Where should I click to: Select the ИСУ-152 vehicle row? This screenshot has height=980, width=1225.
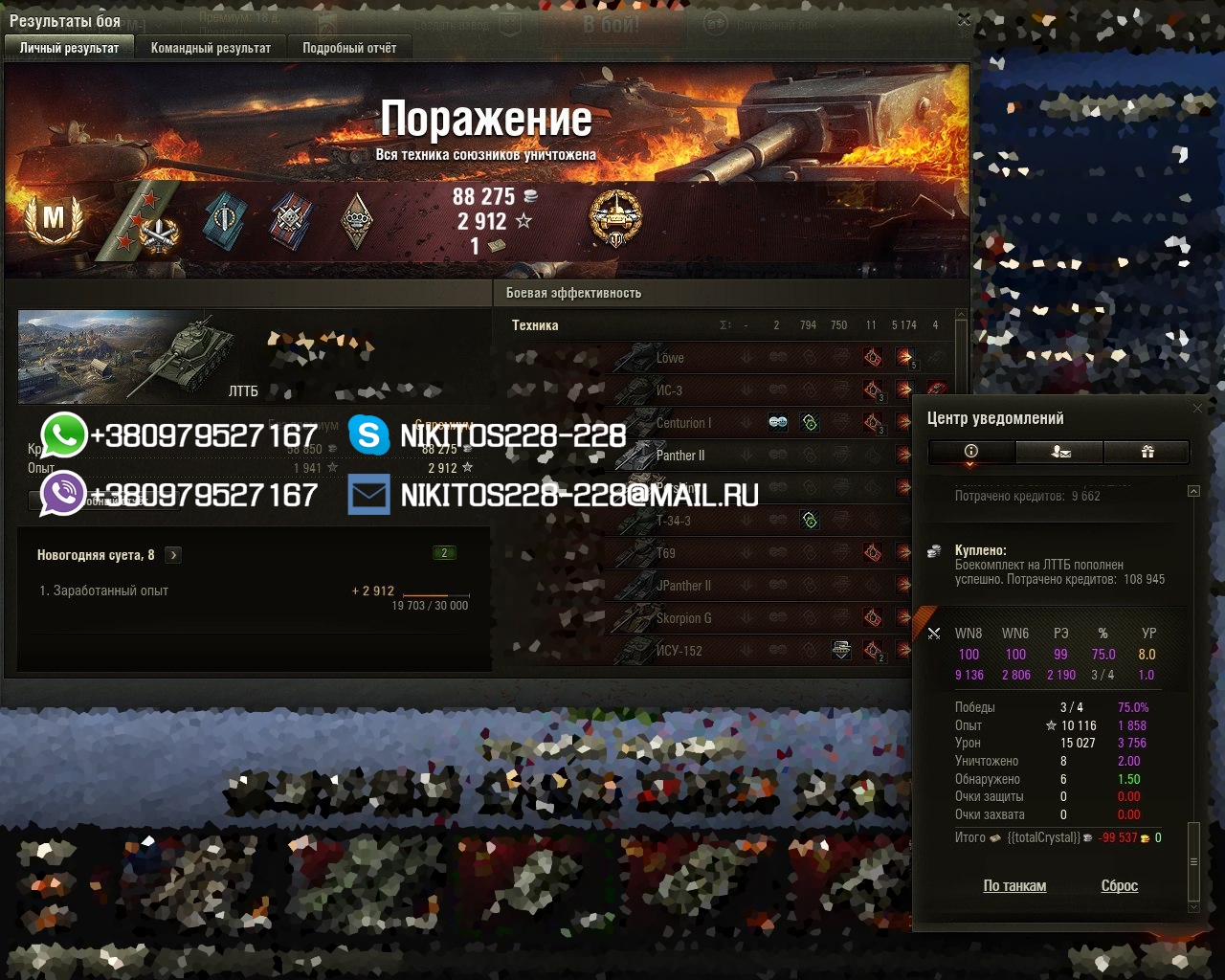click(x=679, y=651)
